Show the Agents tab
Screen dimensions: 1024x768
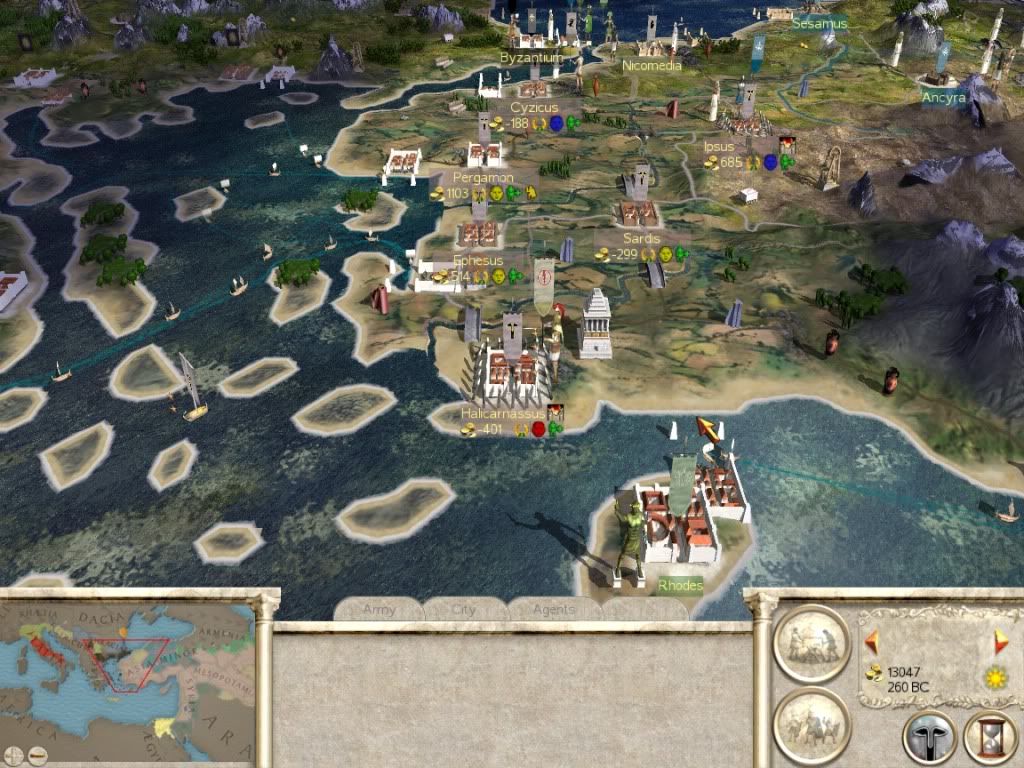coord(553,609)
